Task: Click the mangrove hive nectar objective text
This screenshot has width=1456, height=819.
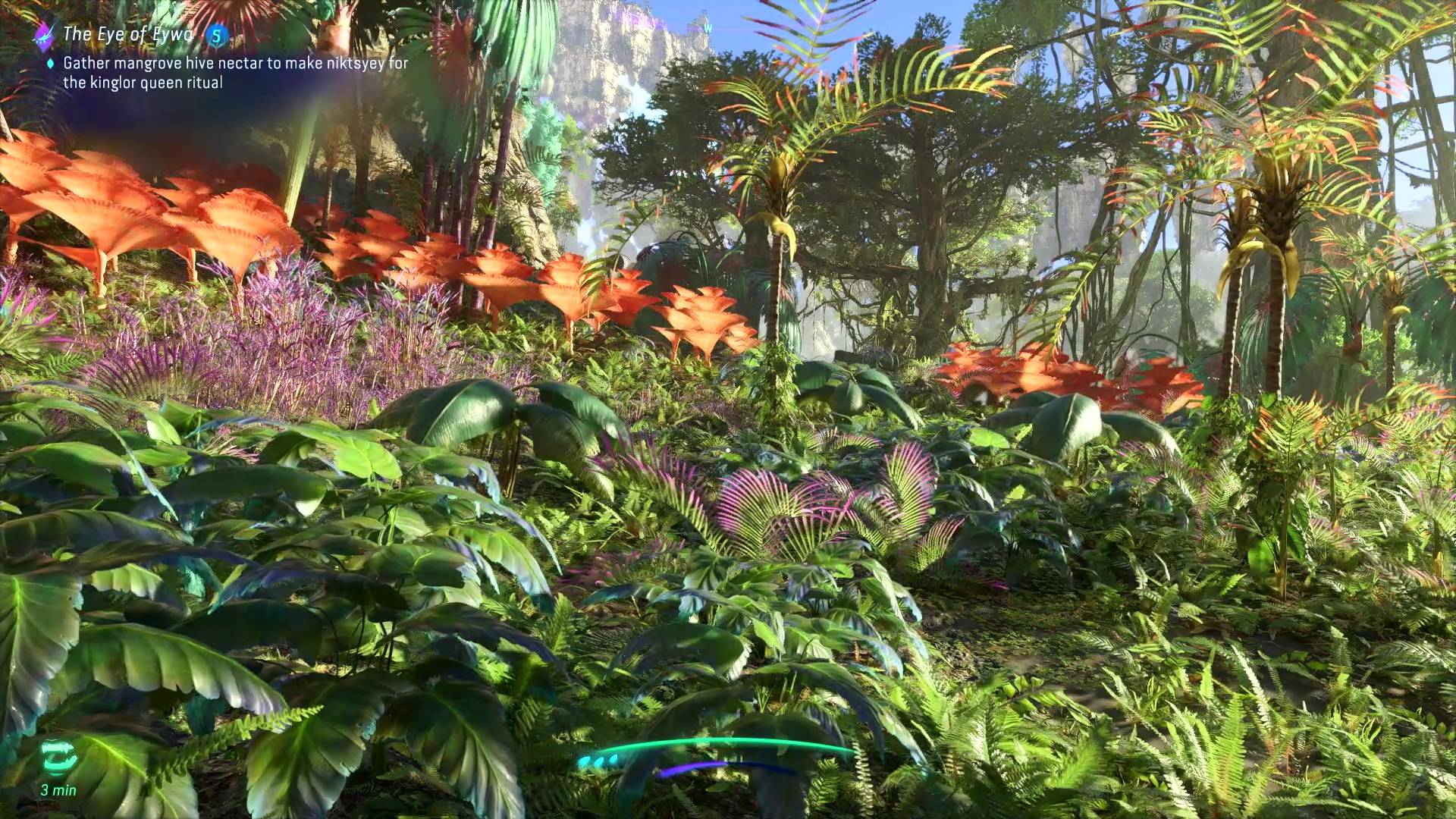Action: [x=235, y=73]
